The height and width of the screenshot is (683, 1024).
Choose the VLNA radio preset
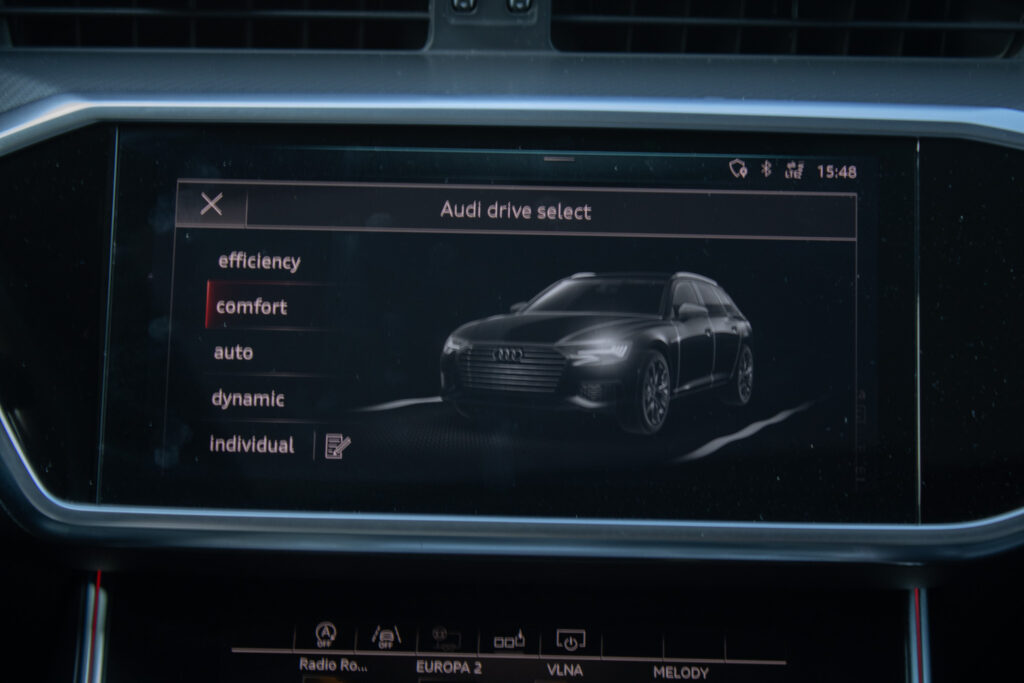click(565, 671)
